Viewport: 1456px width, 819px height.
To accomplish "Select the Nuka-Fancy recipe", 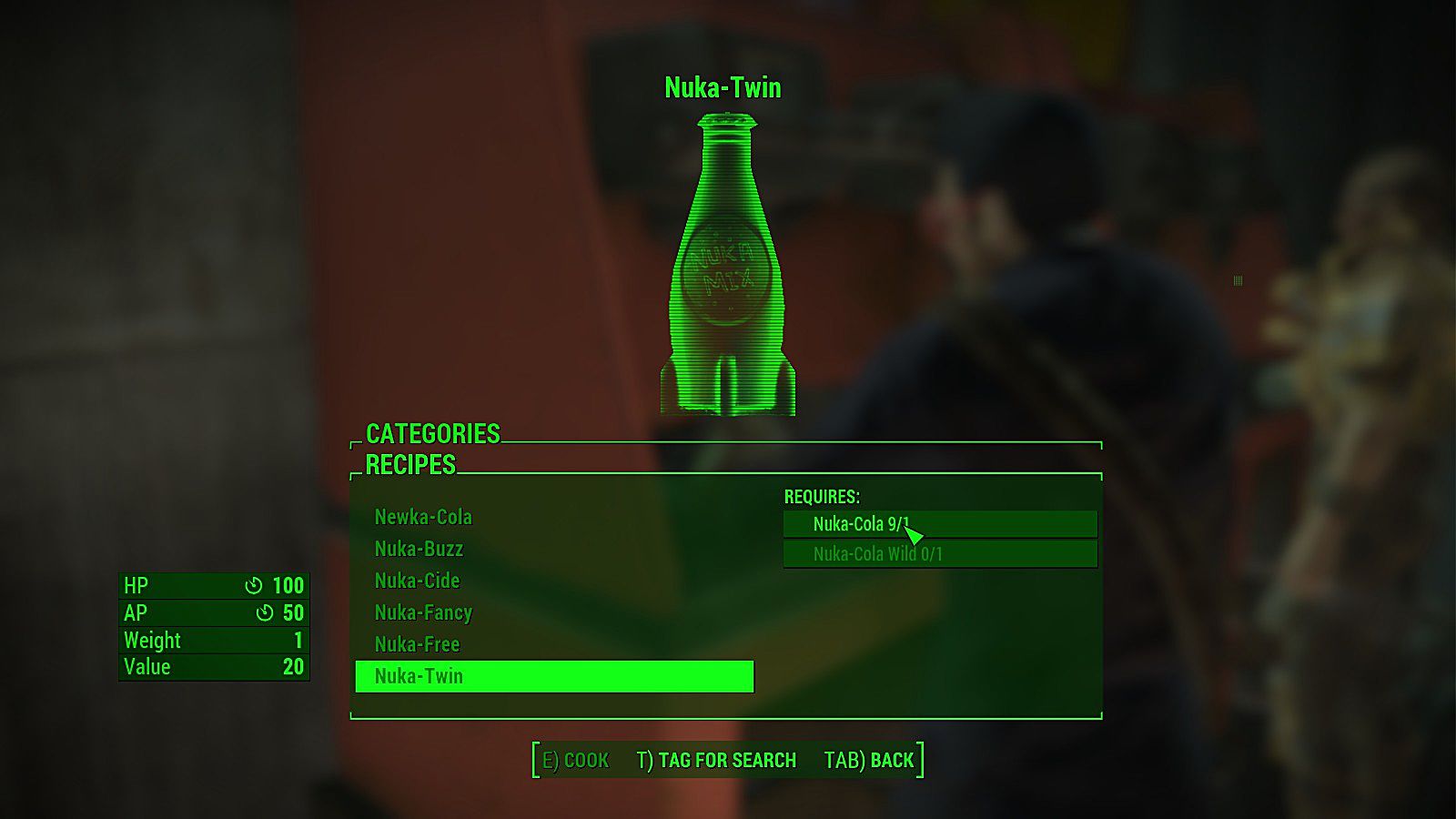I will click(x=423, y=612).
